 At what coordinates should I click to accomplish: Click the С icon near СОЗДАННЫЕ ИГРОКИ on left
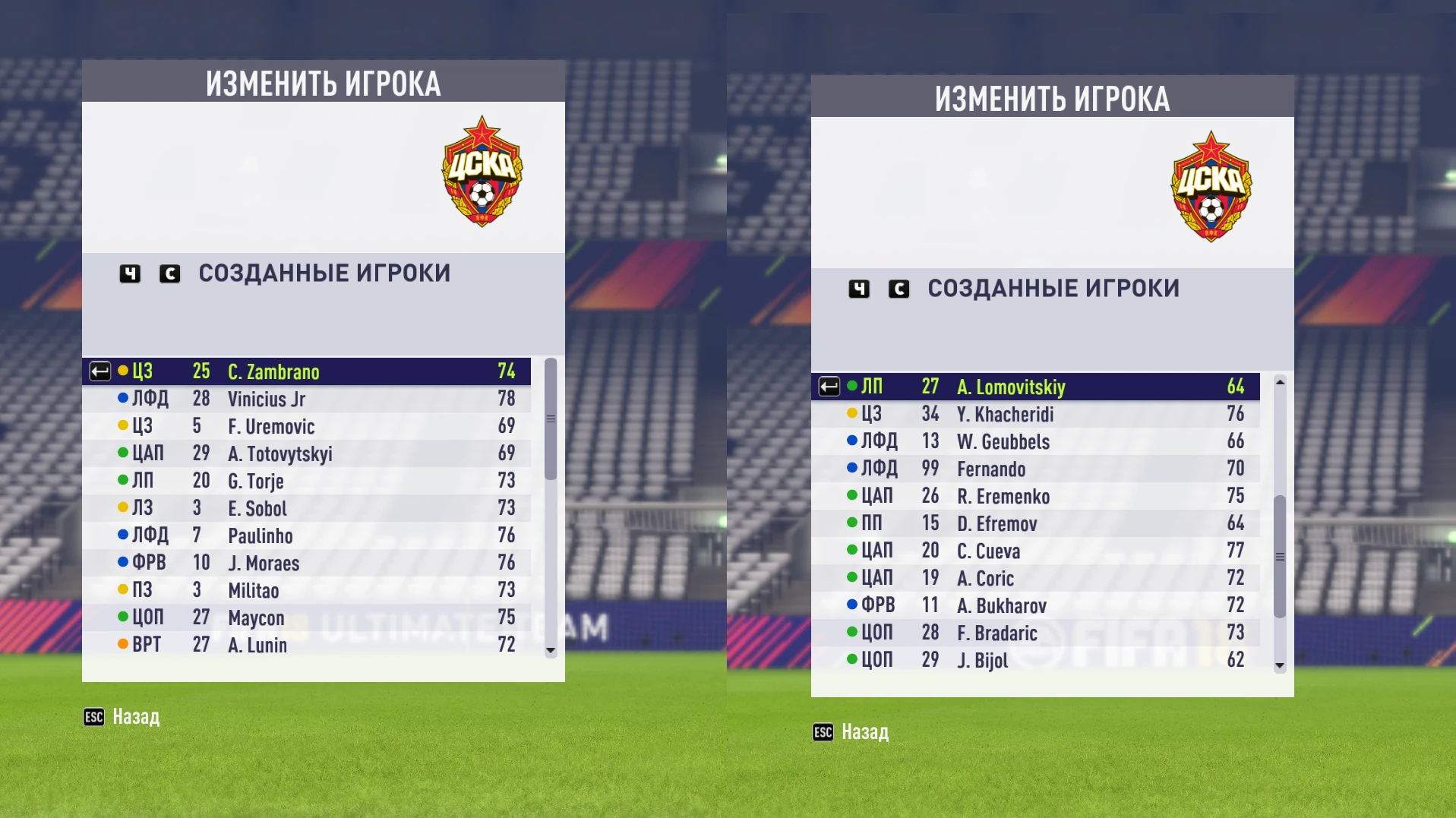[170, 274]
